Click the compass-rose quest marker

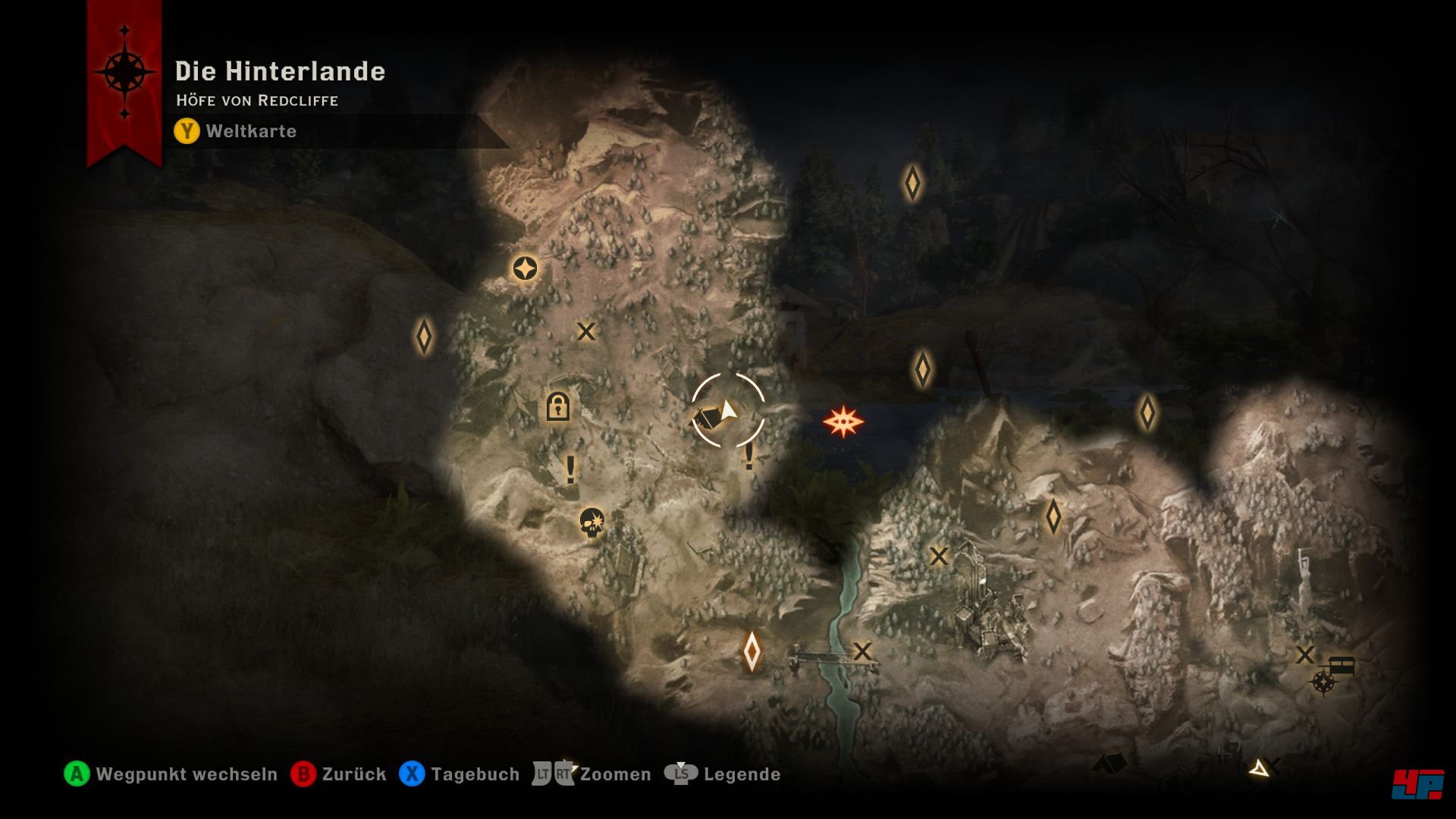pyautogui.click(x=1323, y=682)
